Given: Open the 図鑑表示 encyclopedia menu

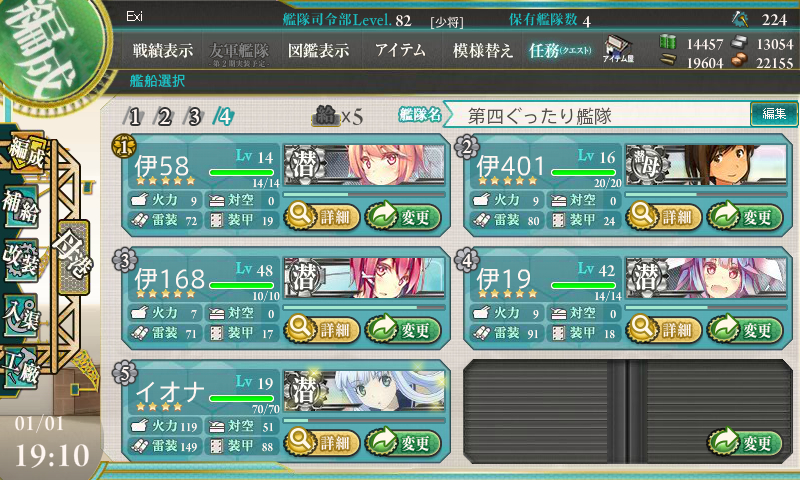Looking at the screenshot, I should (x=318, y=51).
